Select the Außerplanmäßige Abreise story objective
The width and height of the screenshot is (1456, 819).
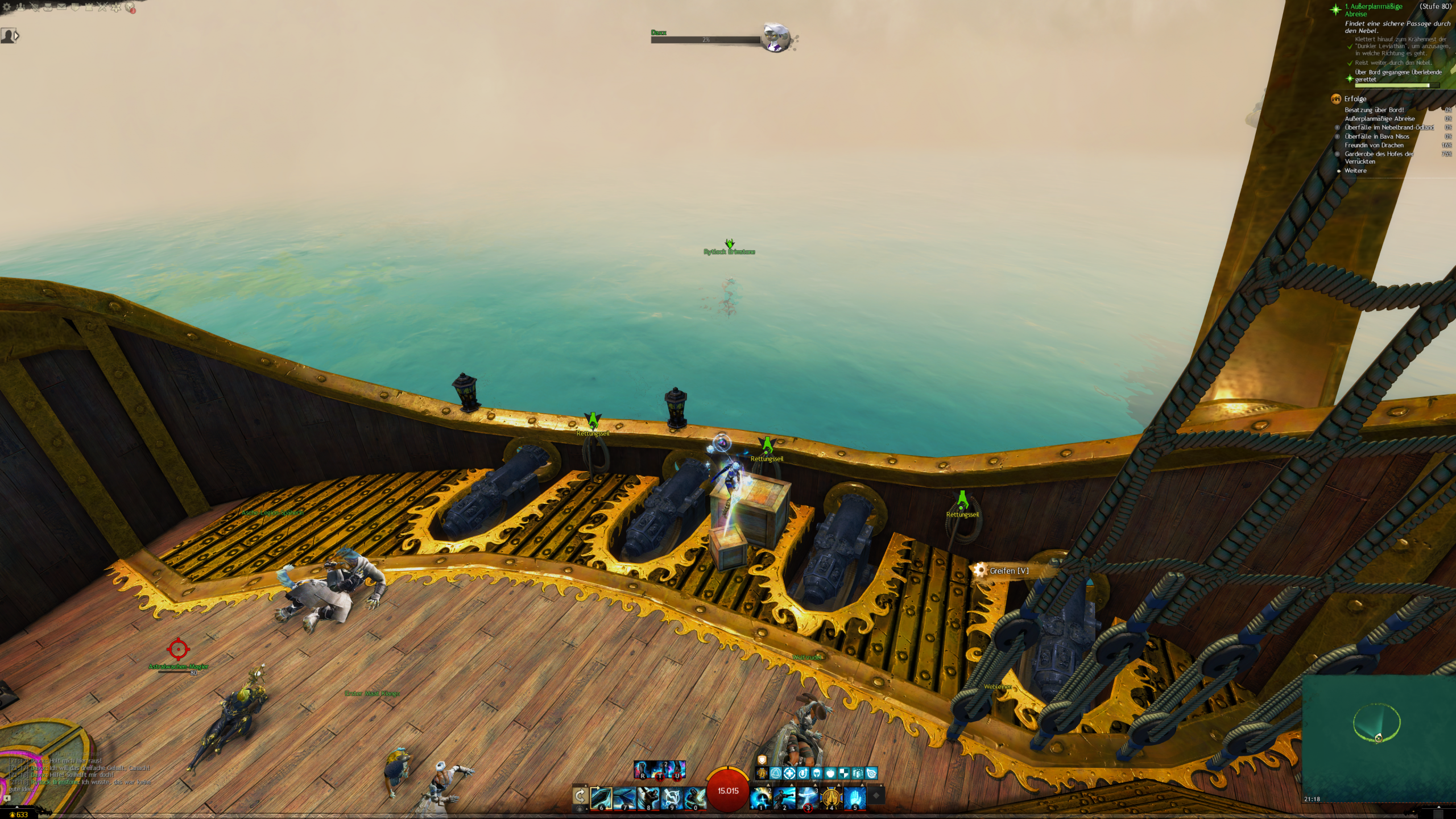pyautogui.click(x=1373, y=10)
